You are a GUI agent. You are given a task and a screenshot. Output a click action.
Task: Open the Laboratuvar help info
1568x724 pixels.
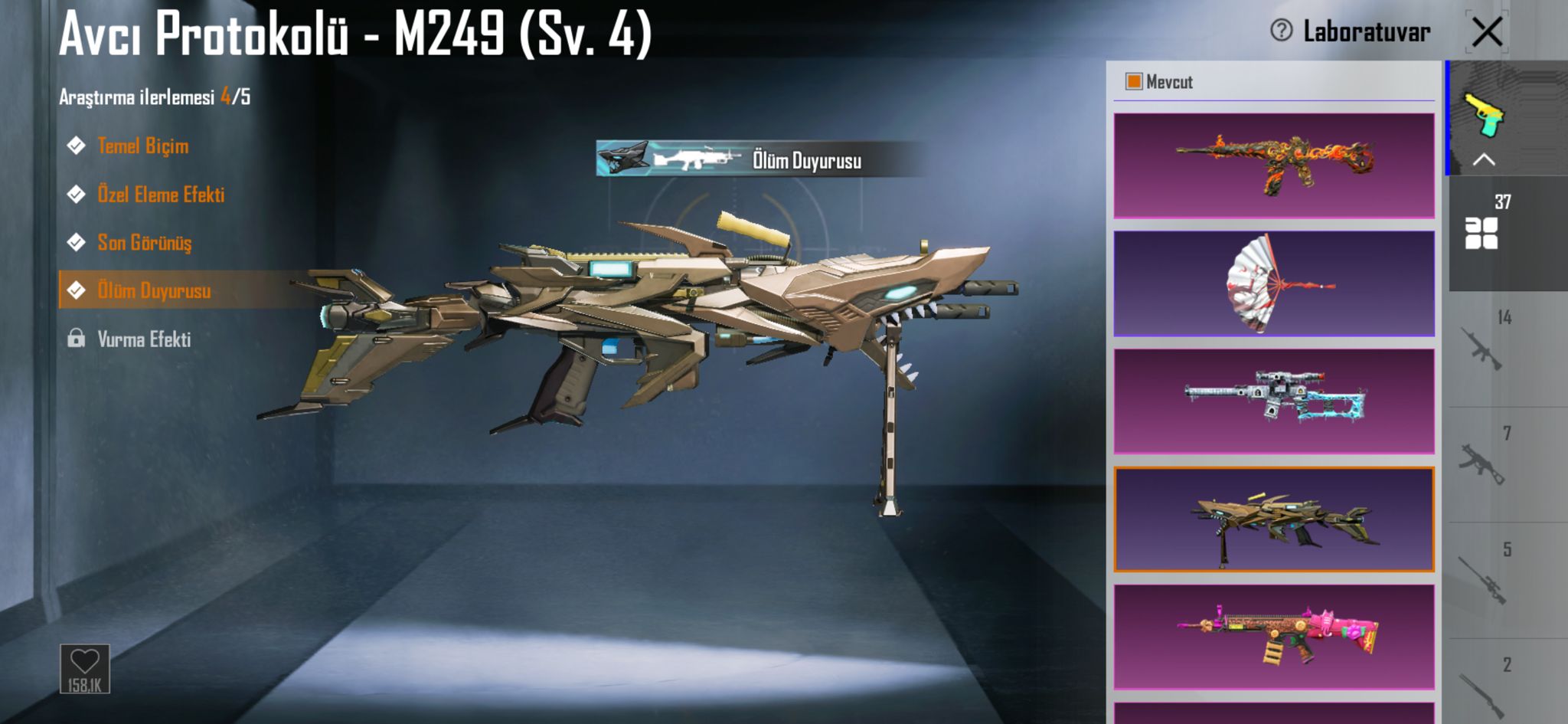(1281, 31)
